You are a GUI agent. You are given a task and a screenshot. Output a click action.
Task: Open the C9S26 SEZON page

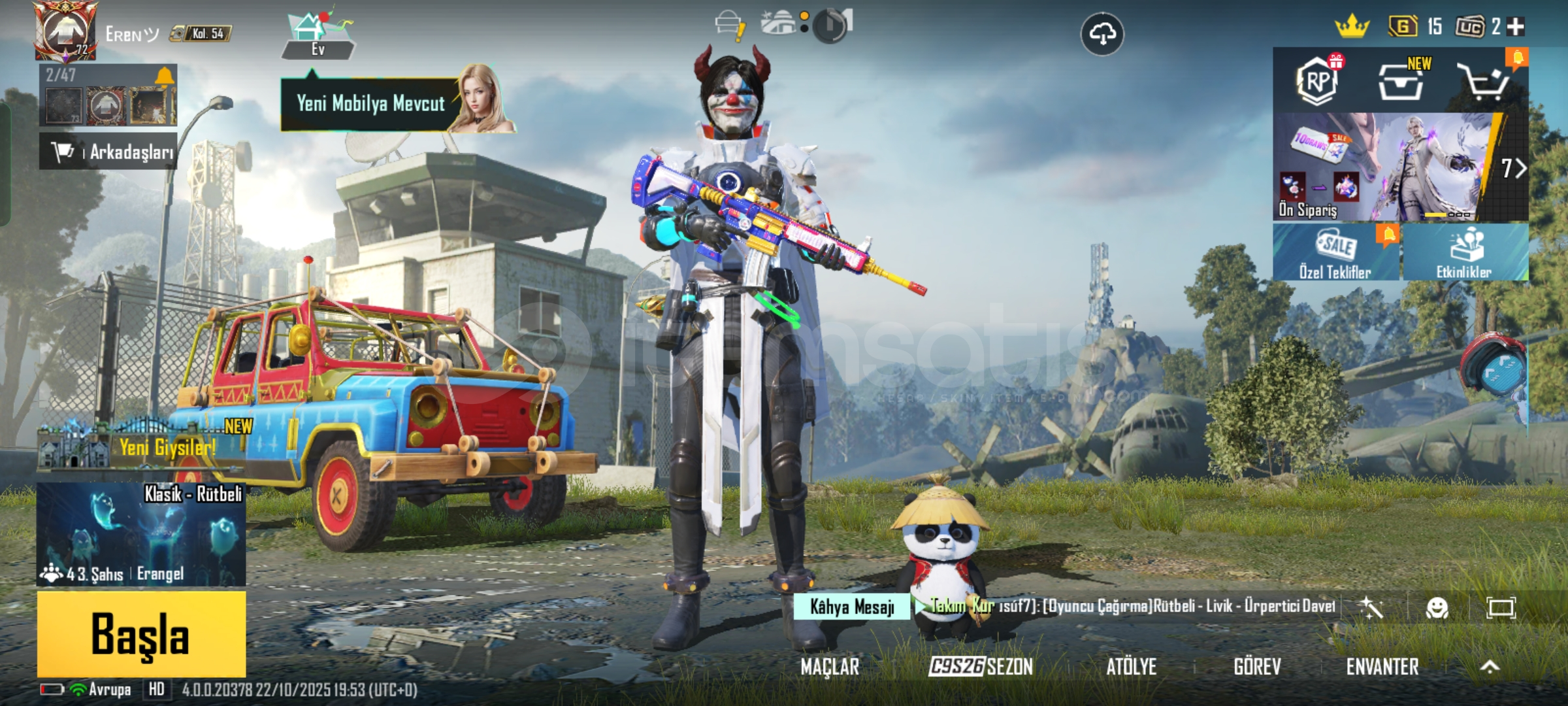[981, 667]
